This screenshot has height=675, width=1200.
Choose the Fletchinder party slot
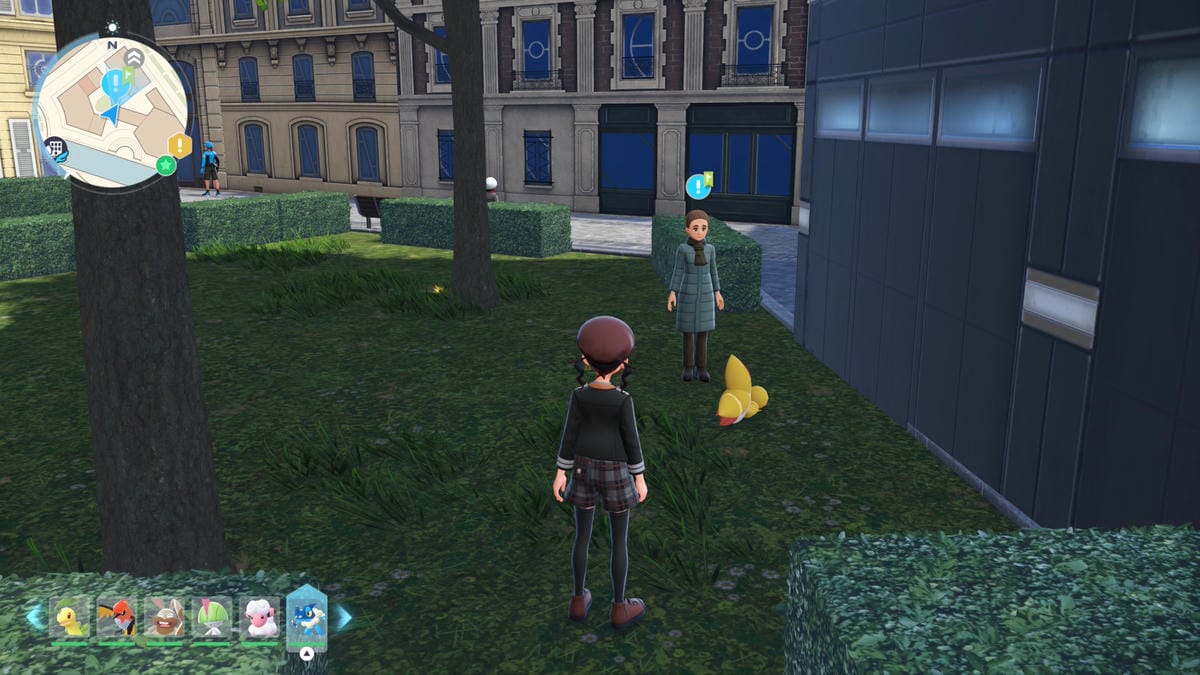[x=118, y=619]
